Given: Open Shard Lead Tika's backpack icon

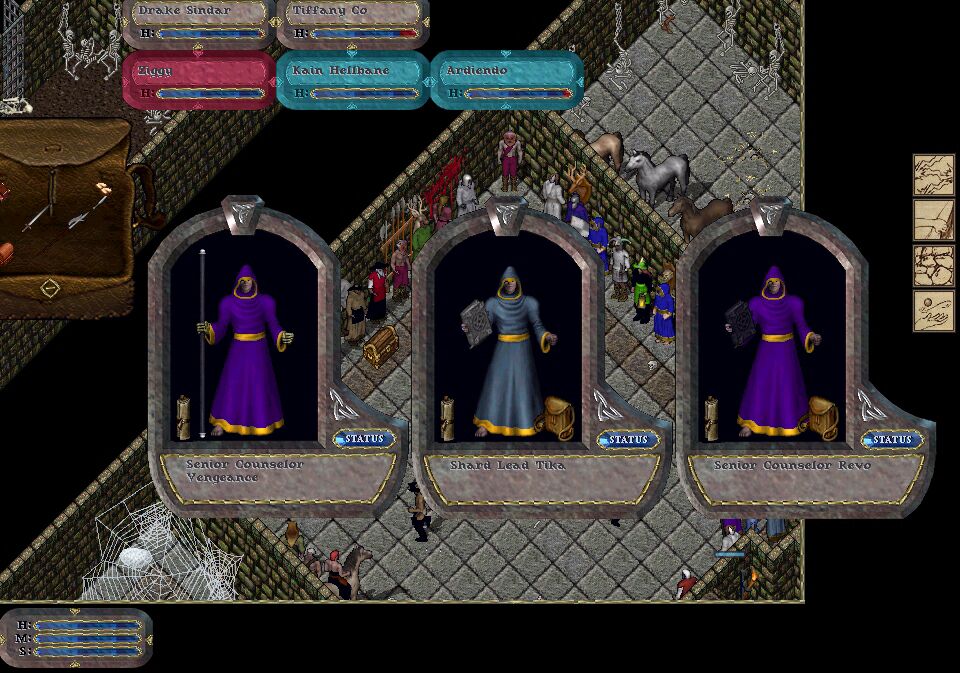Looking at the screenshot, I should pyautogui.click(x=559, y=417).
